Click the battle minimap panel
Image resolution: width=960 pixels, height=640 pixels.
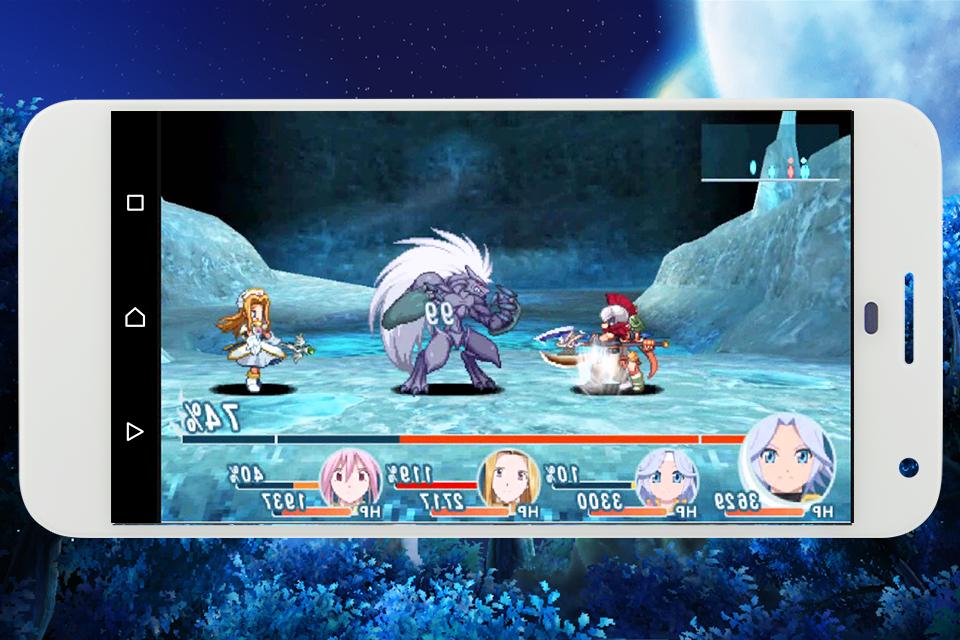769,152
